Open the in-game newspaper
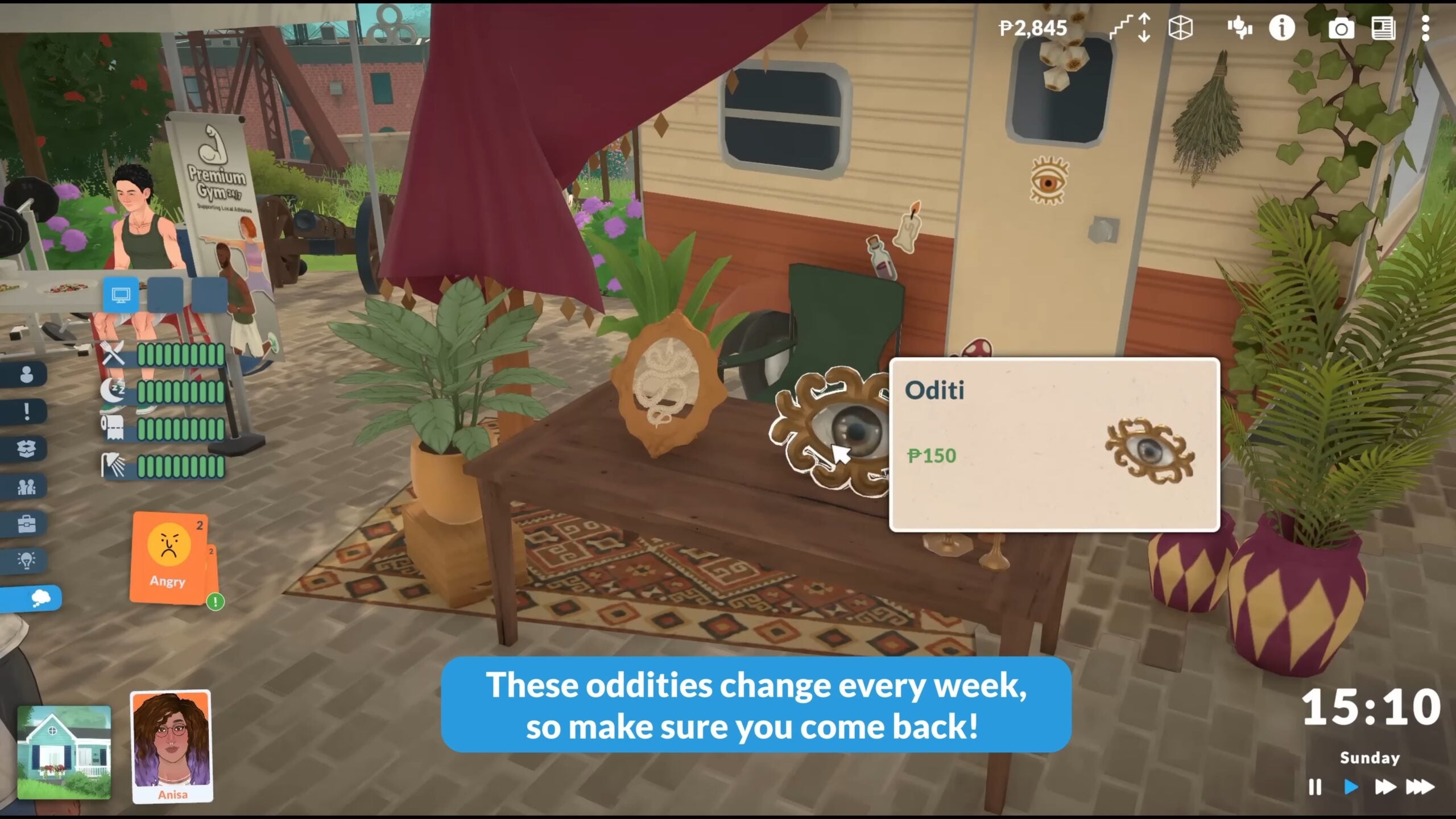This screenshot has width=1456, height=819. coord(1384,28)
